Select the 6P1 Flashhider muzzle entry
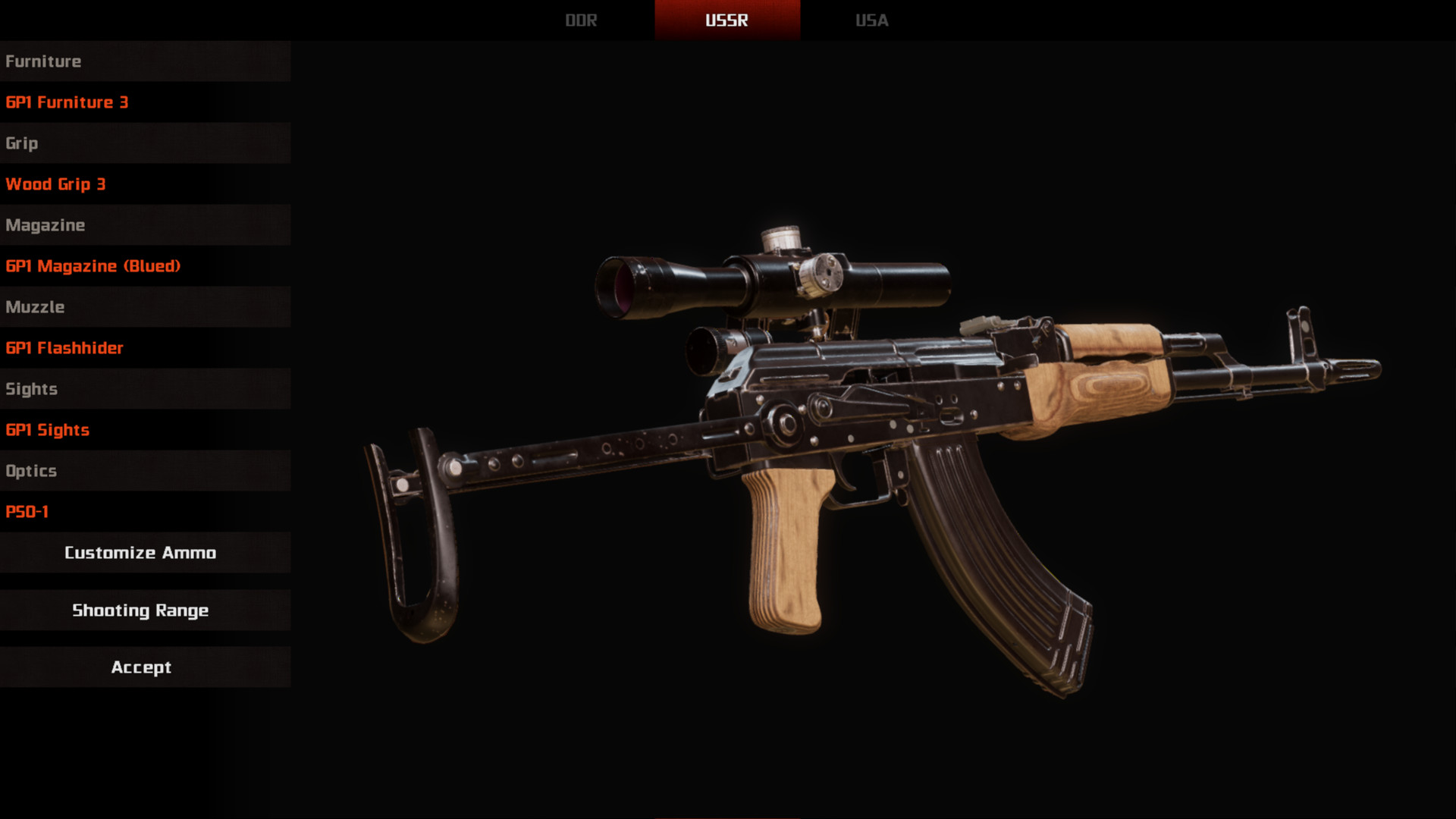 [64, 348]
